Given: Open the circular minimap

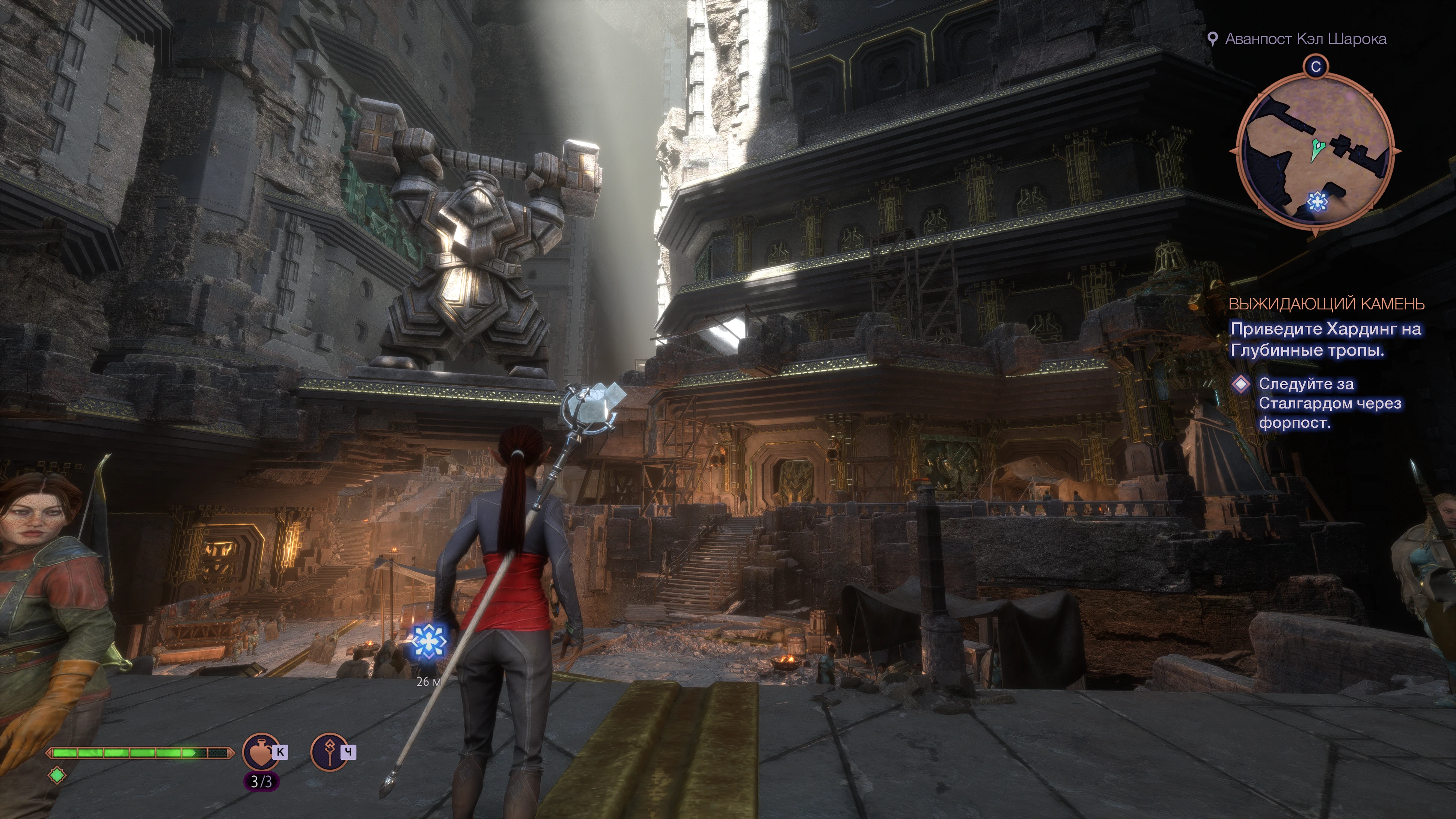Looking at the screenshot, I should point(1315,151).
